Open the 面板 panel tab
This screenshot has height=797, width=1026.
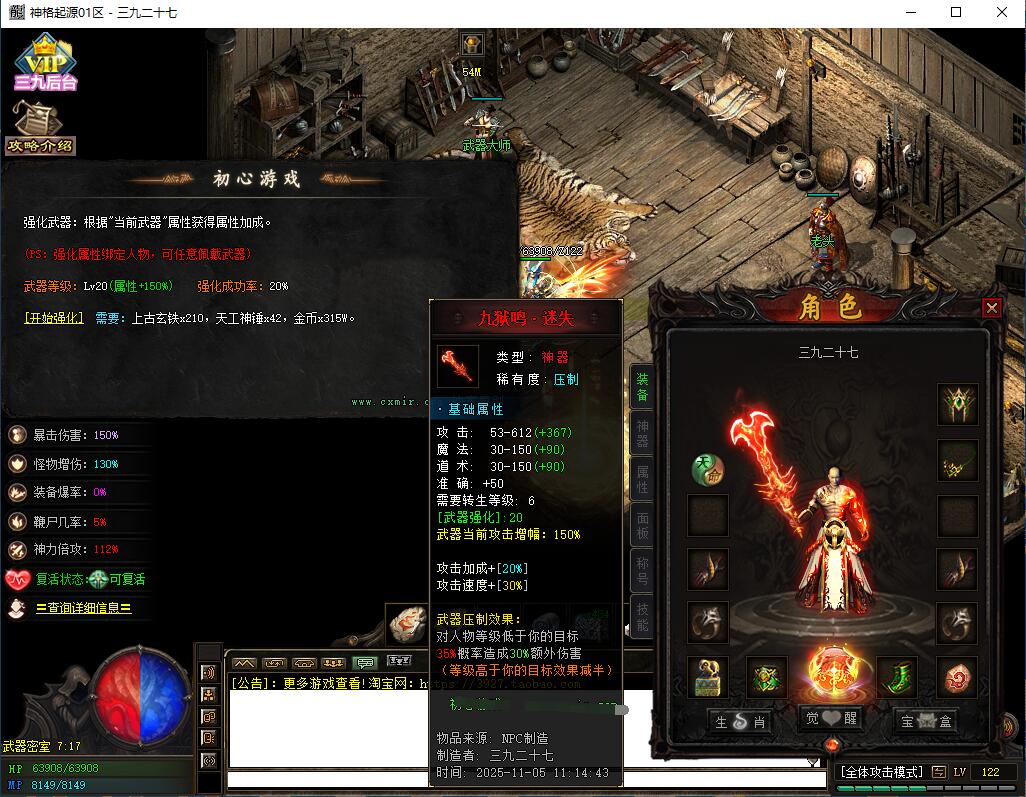(x=642, y=524)
